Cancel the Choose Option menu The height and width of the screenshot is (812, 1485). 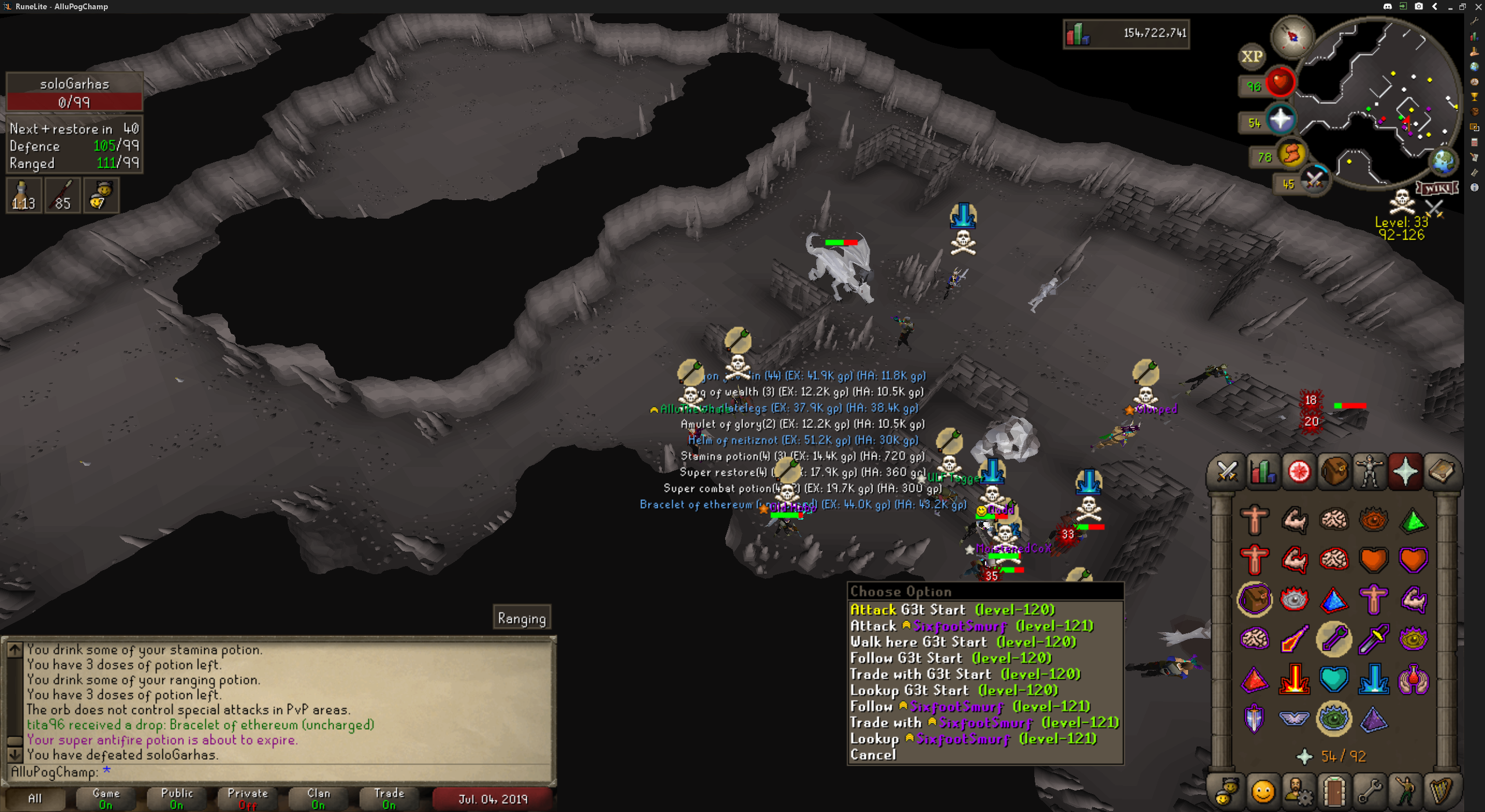tap(873, 755)
